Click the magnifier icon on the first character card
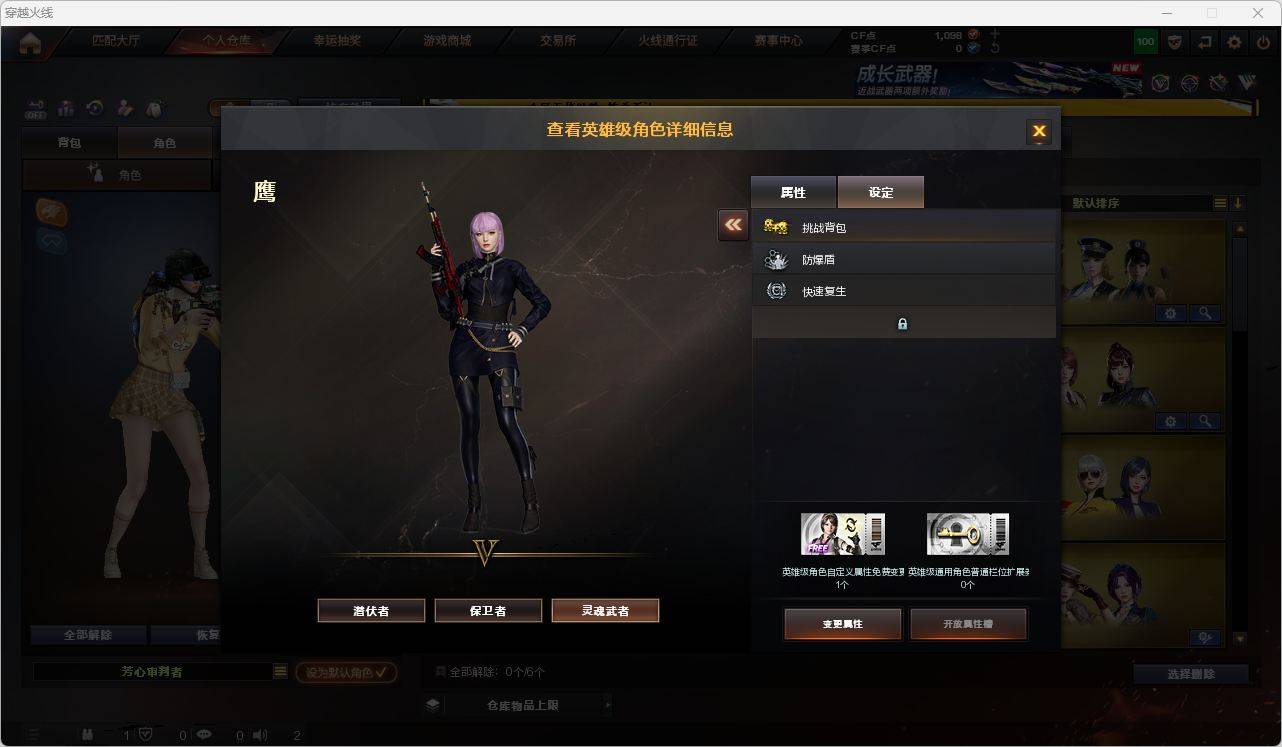The image size is (1282, 747). point(1205,313)
